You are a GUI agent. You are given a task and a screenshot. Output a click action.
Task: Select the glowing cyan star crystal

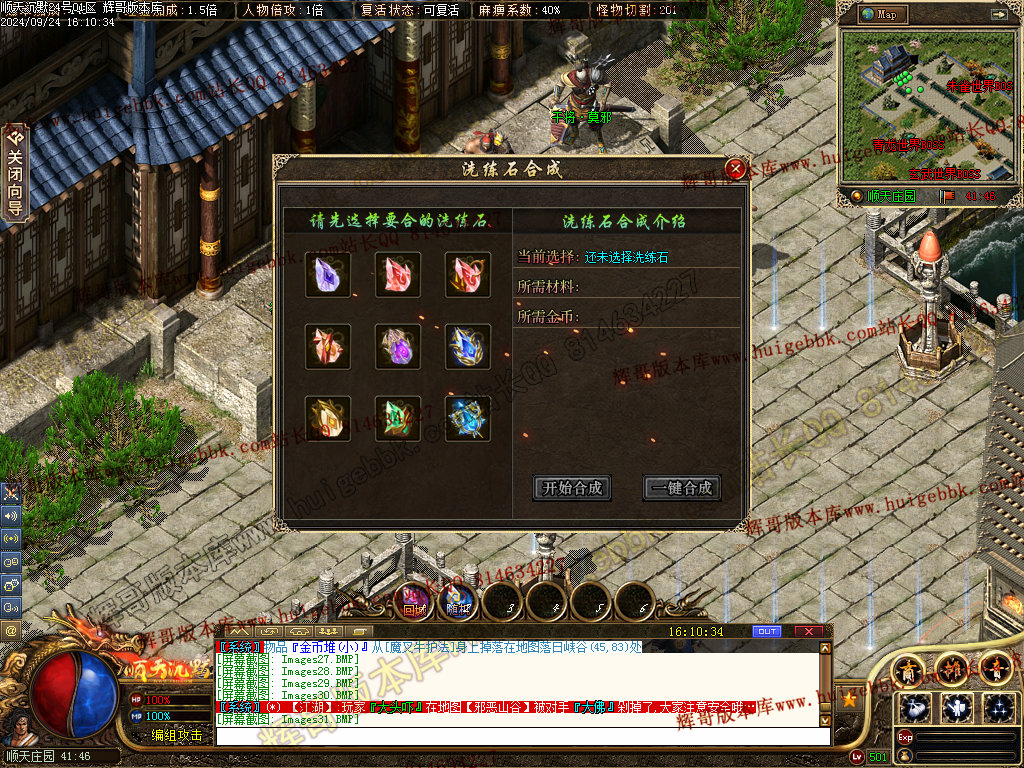(467, 419)
